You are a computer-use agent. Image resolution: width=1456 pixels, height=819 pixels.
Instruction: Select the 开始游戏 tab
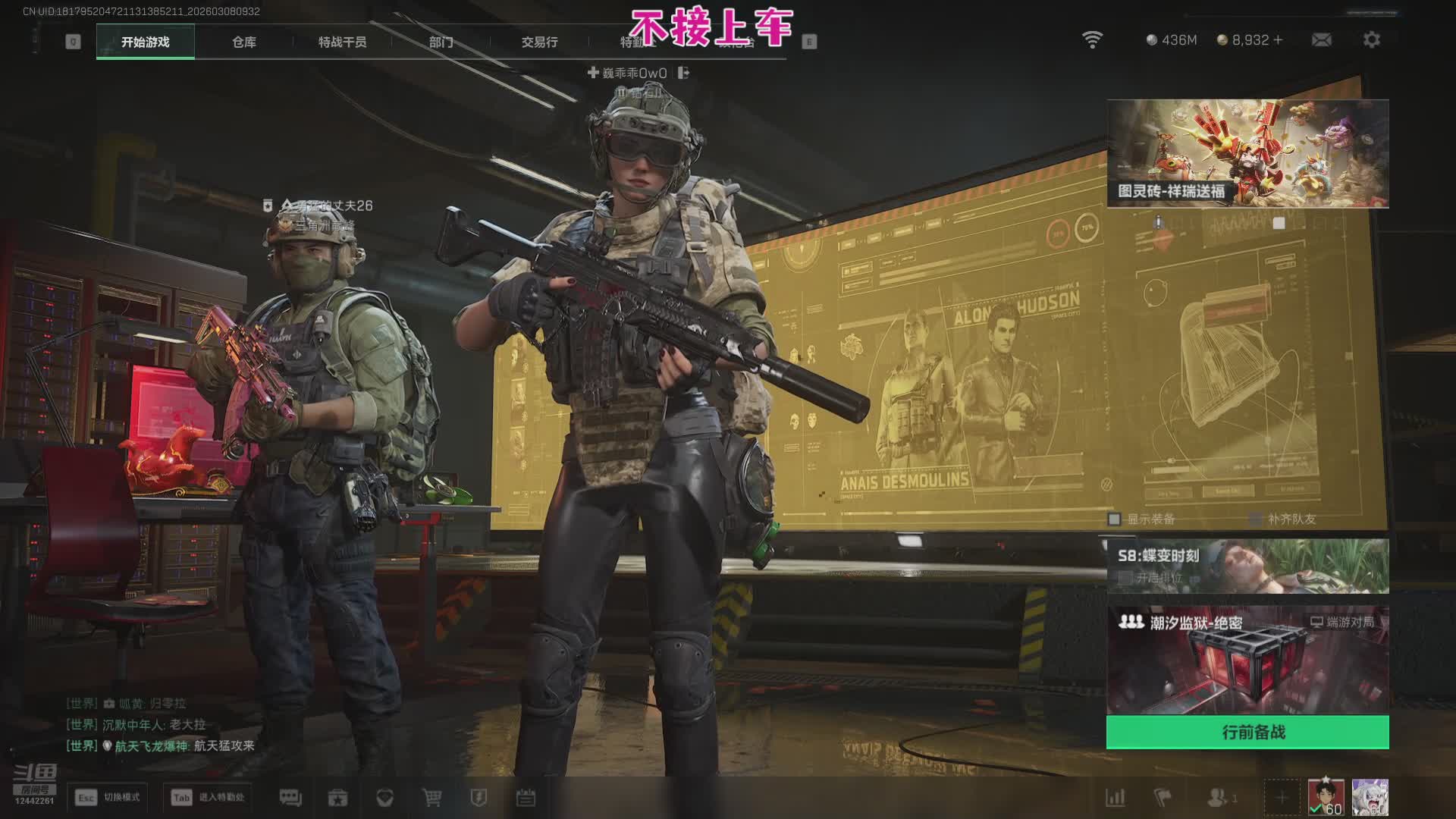[x=145, y=42]
